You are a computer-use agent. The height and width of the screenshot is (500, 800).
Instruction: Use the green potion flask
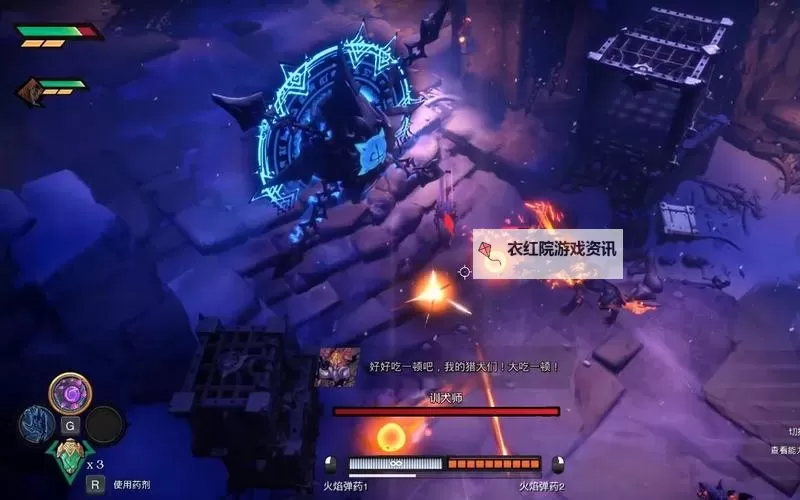pyautogui.click(x=70, y=460)
